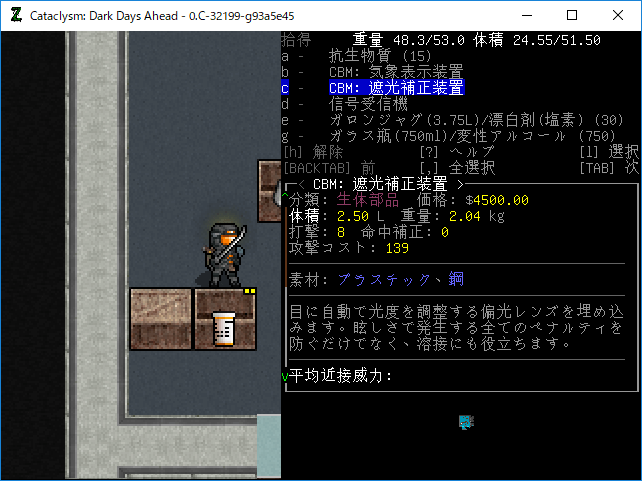Viewport: 642px width, 481px height.
Task: Close the Cataclysm: Dark Days Ahead window
Action: [618, 15]
